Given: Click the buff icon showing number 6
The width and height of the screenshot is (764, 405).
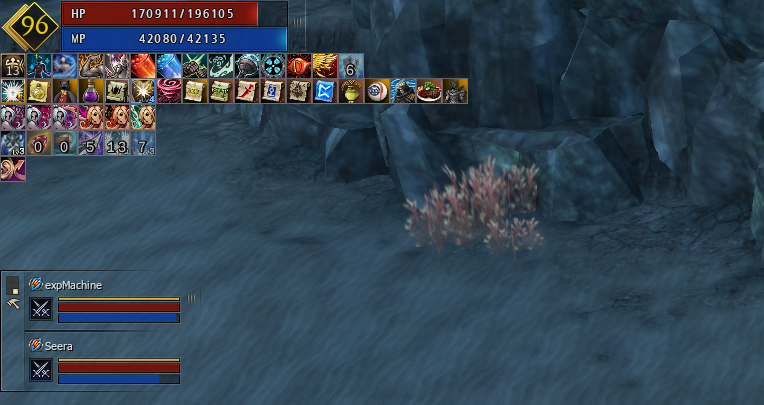Looking at the screenshot, I should pyautogui.click(x=350, y=66).
